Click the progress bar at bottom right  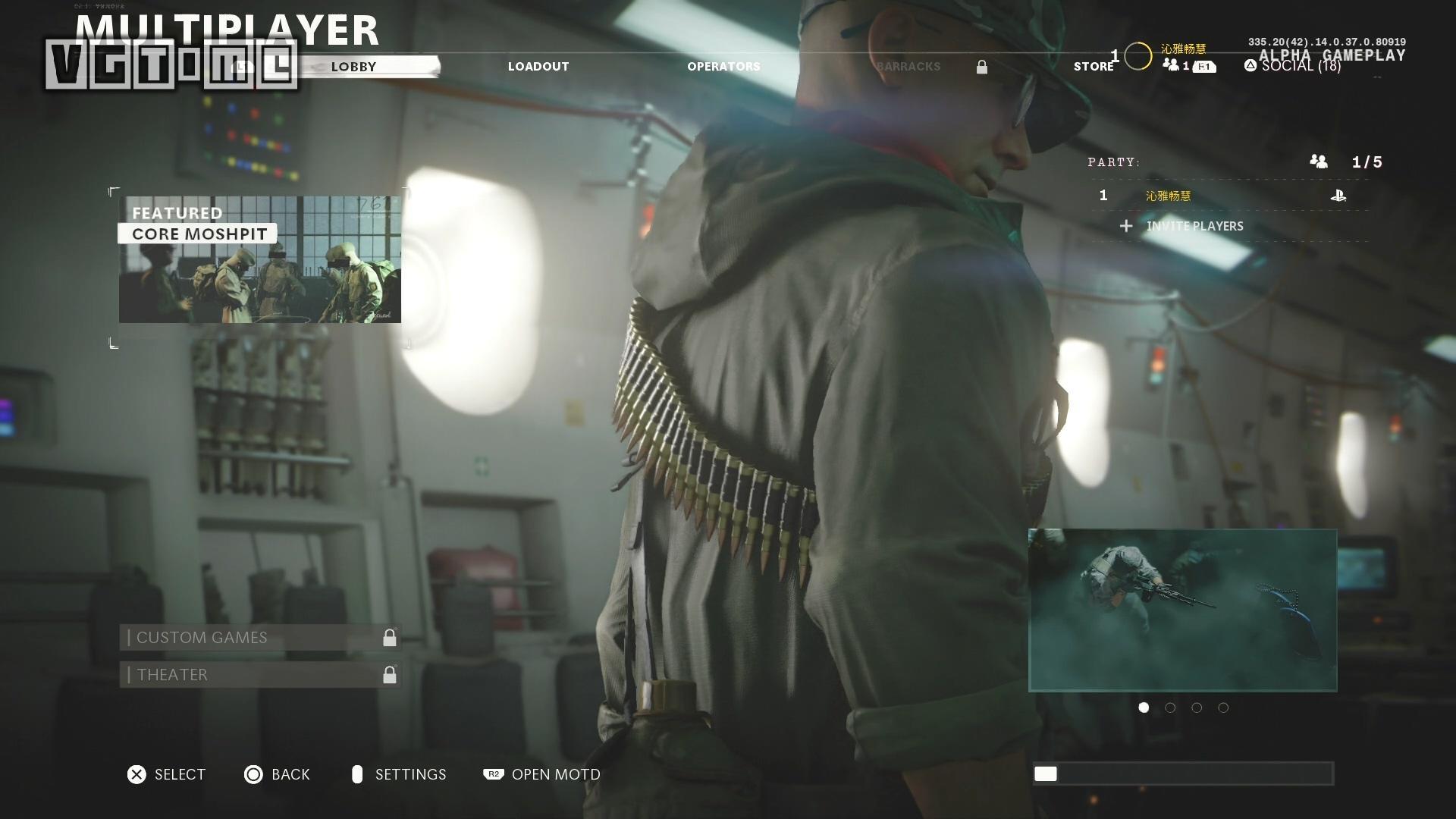(x=1181, y=773)
